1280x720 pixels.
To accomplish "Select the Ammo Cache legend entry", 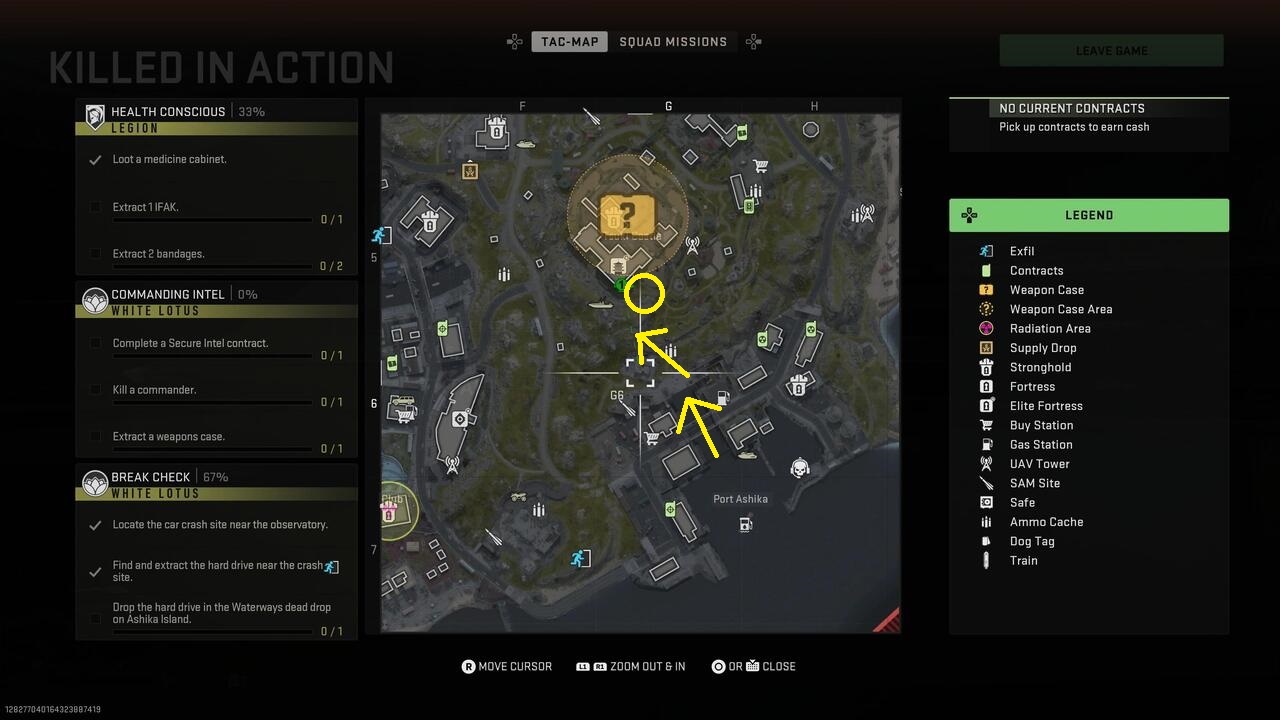I will (1046, 522).
